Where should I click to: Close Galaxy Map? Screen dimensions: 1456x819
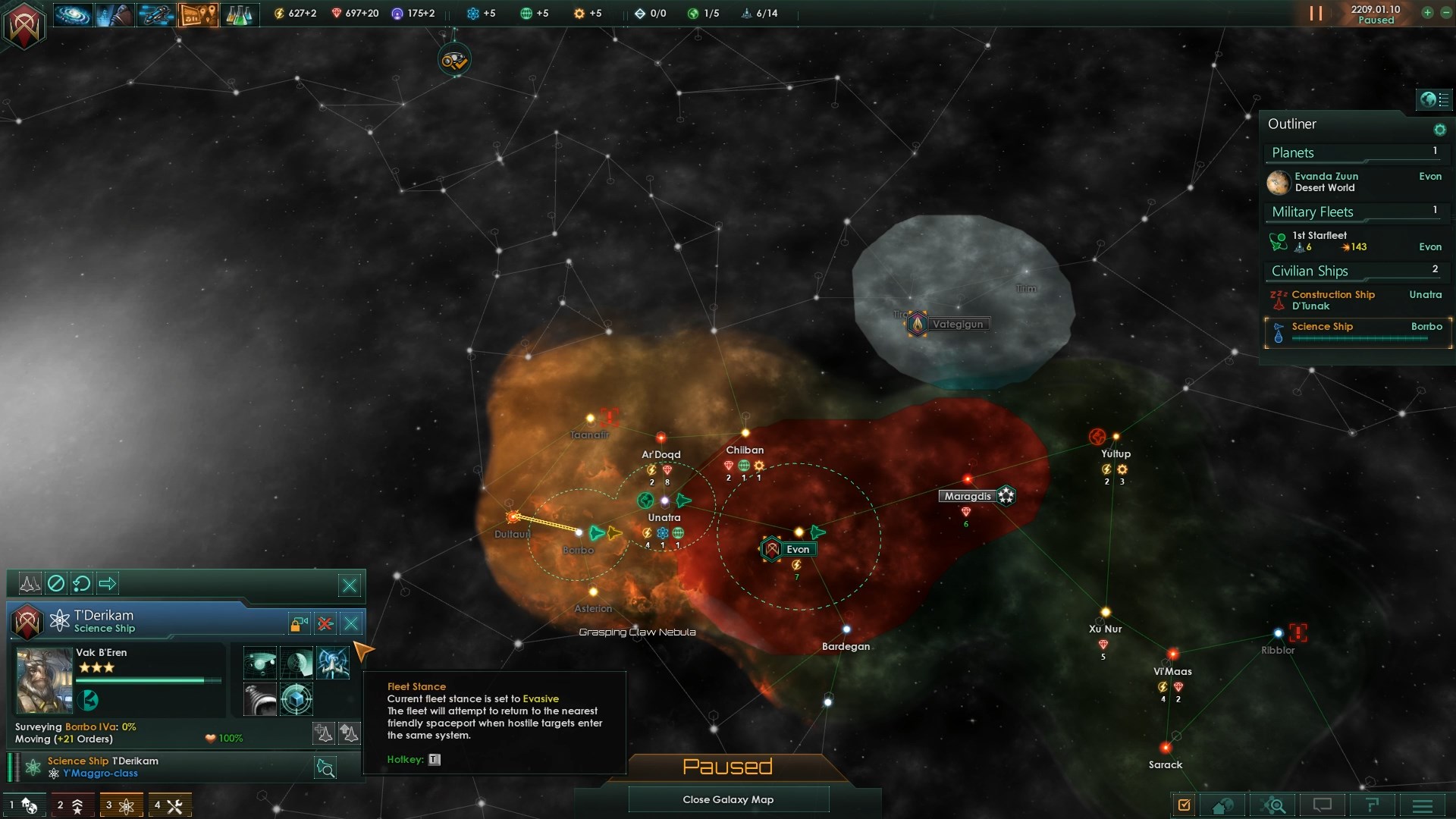point(728,799)
